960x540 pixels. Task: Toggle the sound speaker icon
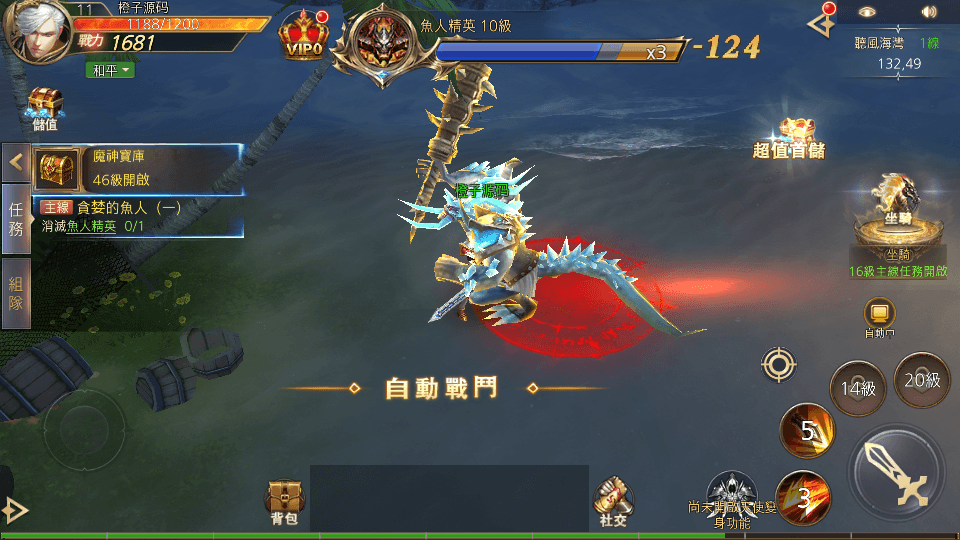[x=930, y=13]
